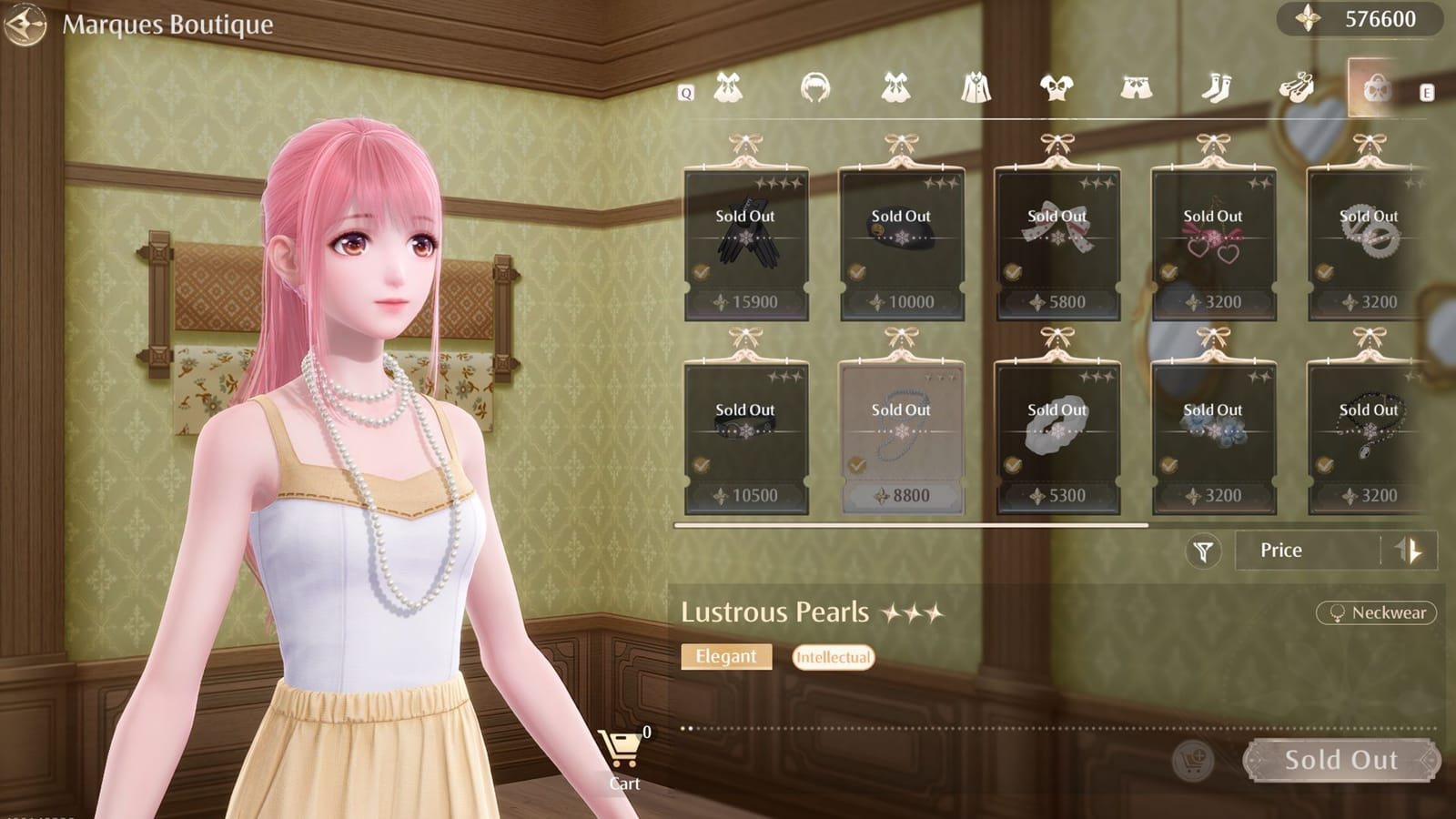Toggle the ascending/descending sort order
This screenshot has width=1456, height=819.
(x=1409, y=550)
